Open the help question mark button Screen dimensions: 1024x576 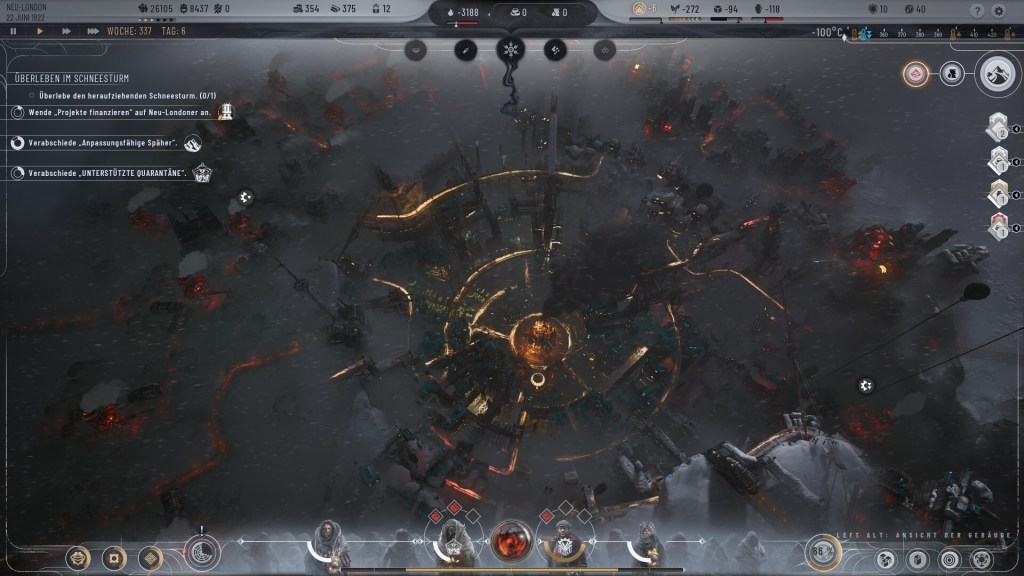pos(977,10)
